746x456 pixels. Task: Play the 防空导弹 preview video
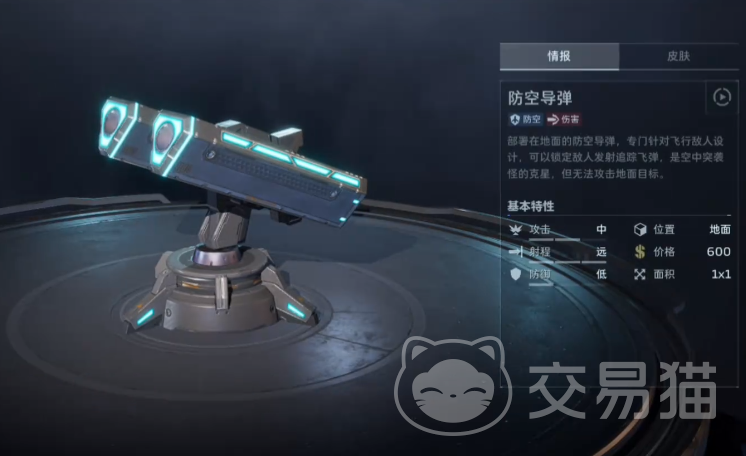point(721,97)
